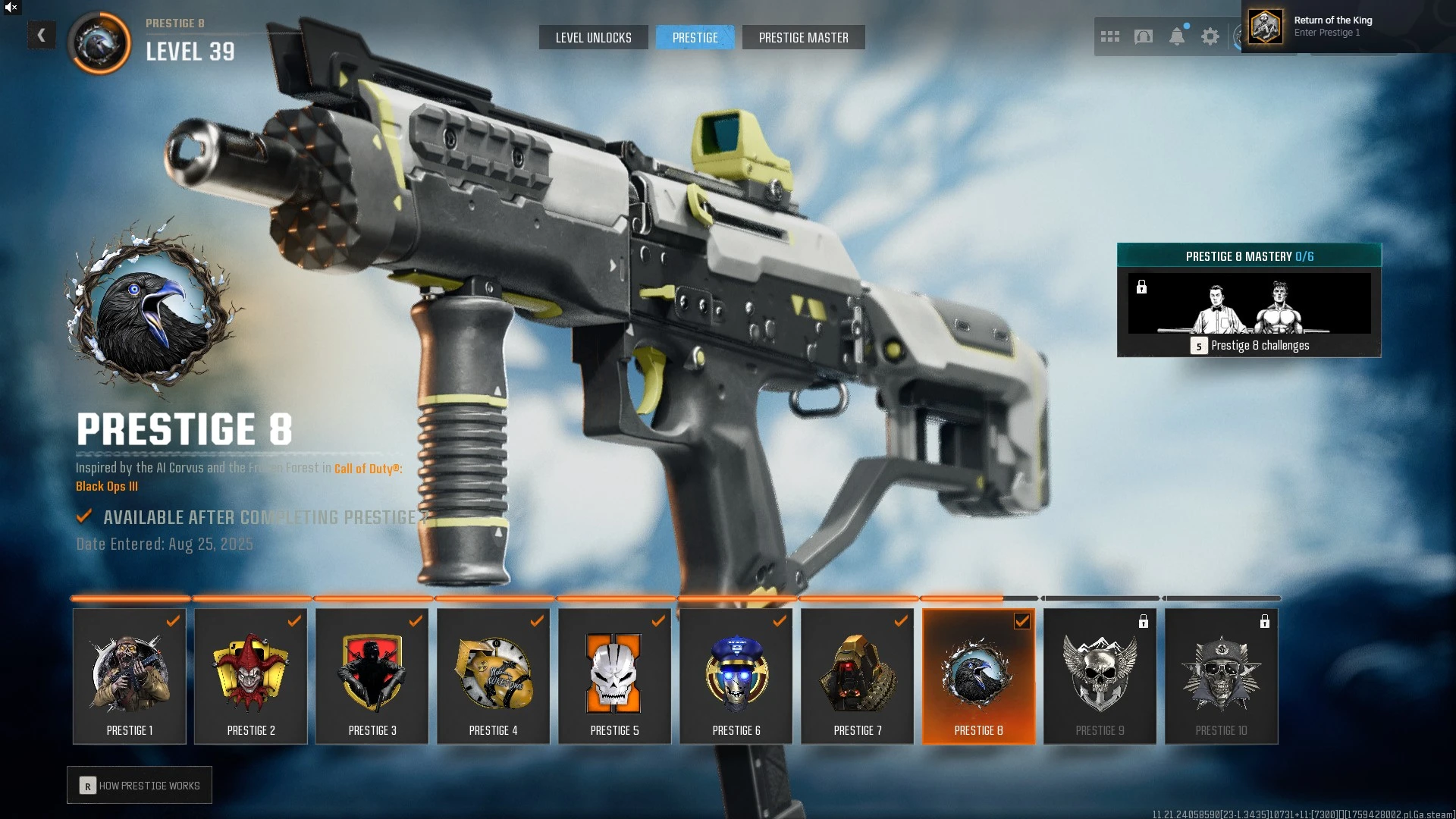
Task: Open settings with the gear icon
Action: click(1210, 36)
